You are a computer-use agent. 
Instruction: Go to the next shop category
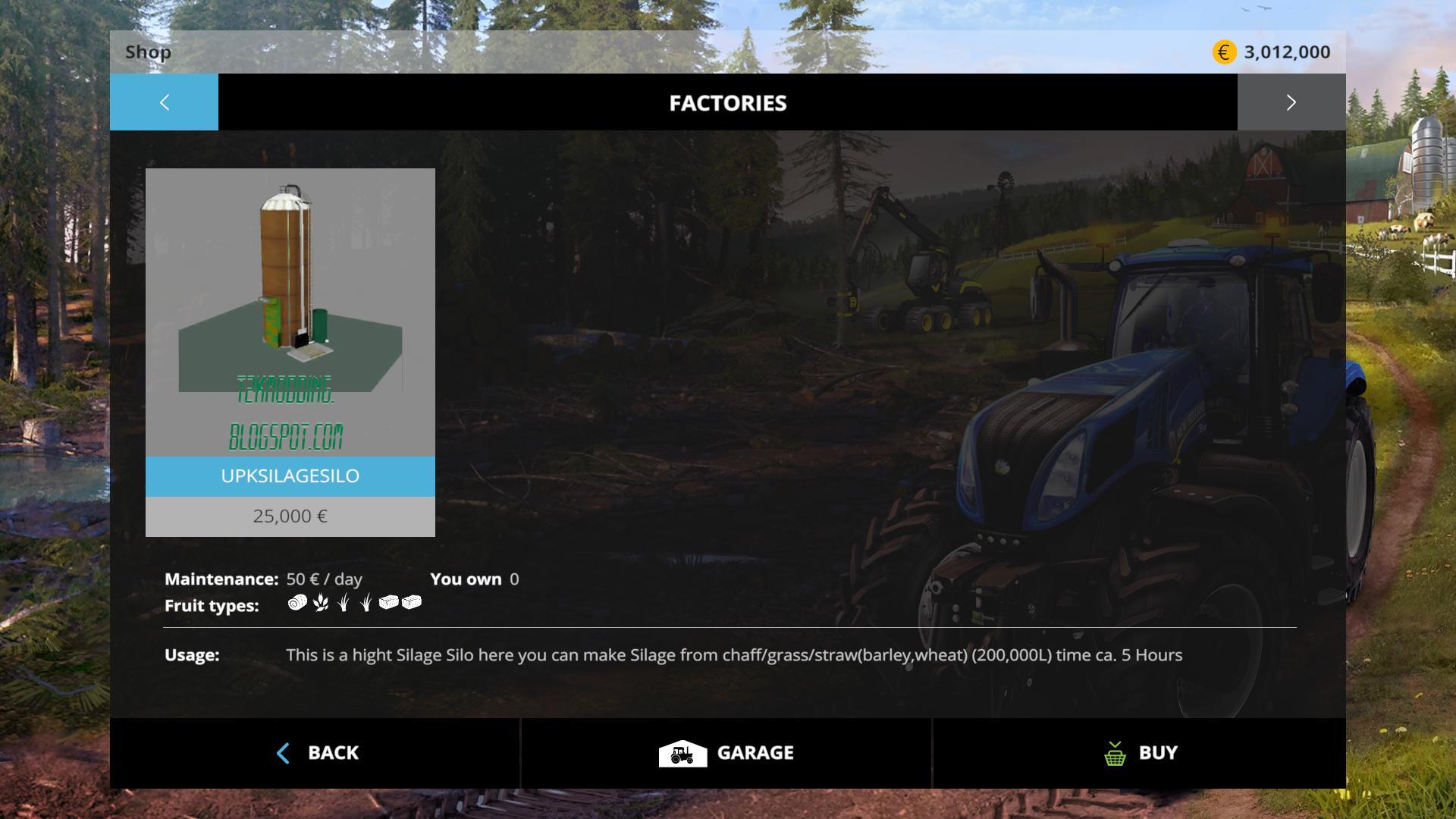[x=1291, y=102]
